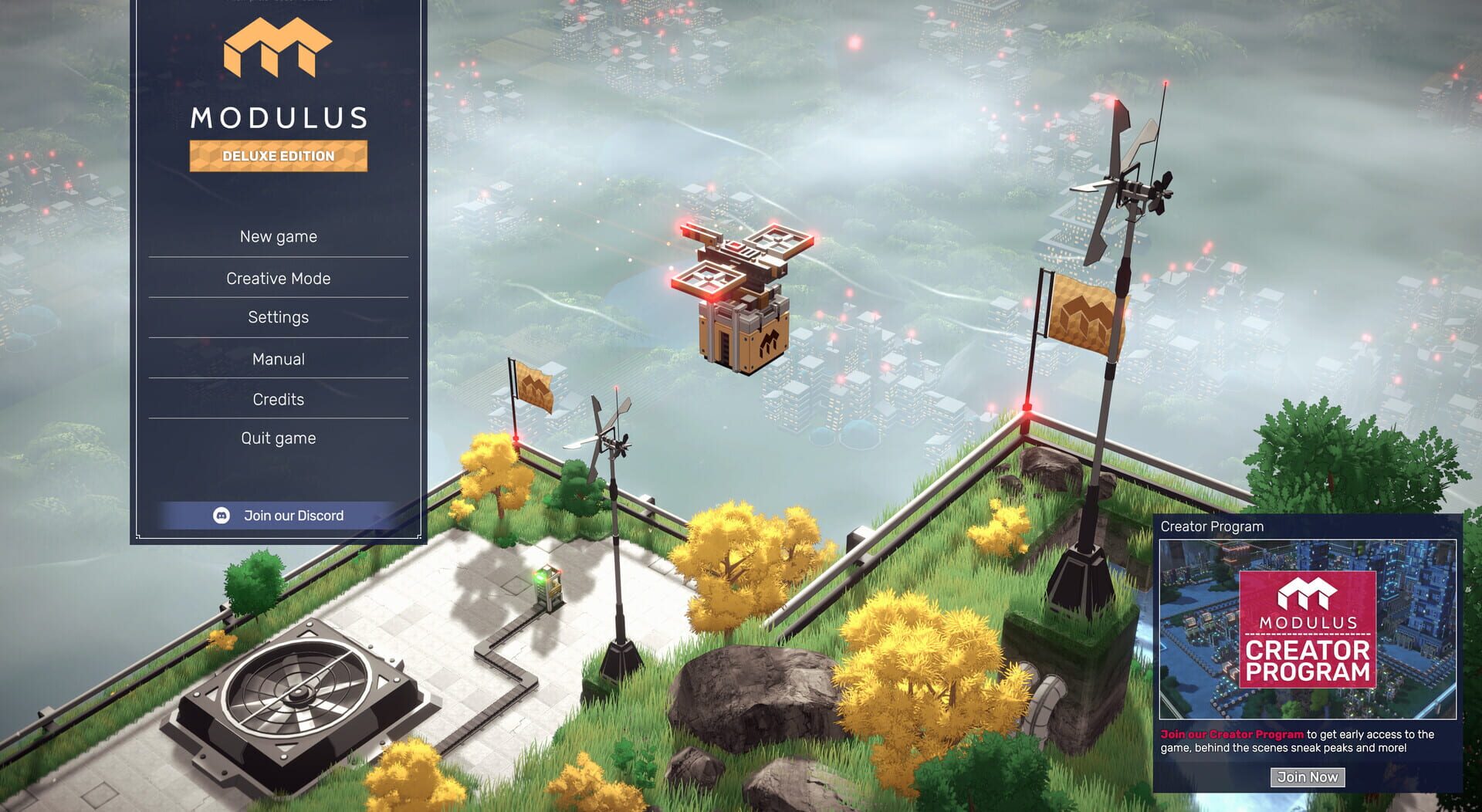Click the Discord icon in the menu footer

tap(222, 515)
